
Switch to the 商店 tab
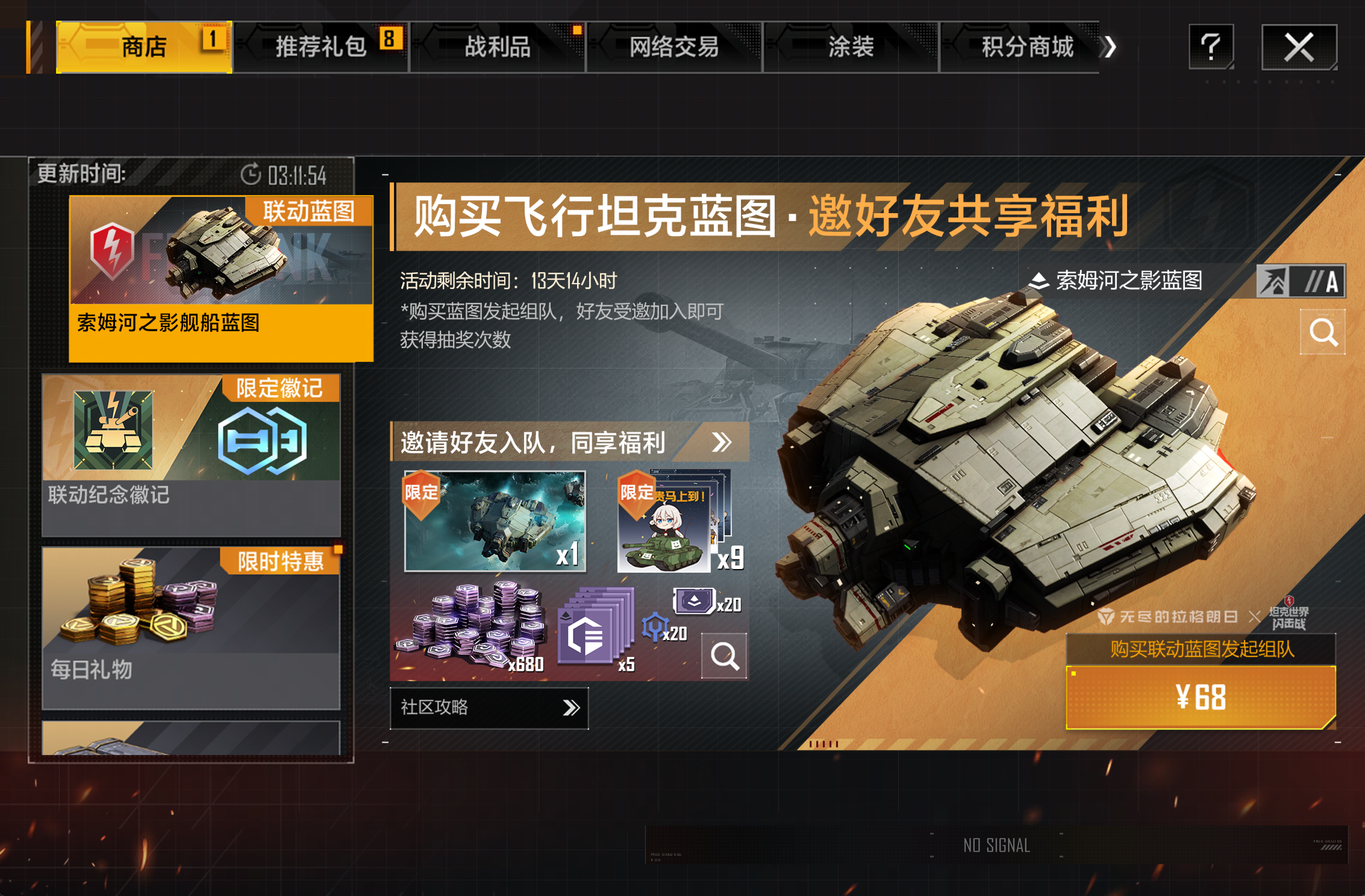click(x=143, y=47)
